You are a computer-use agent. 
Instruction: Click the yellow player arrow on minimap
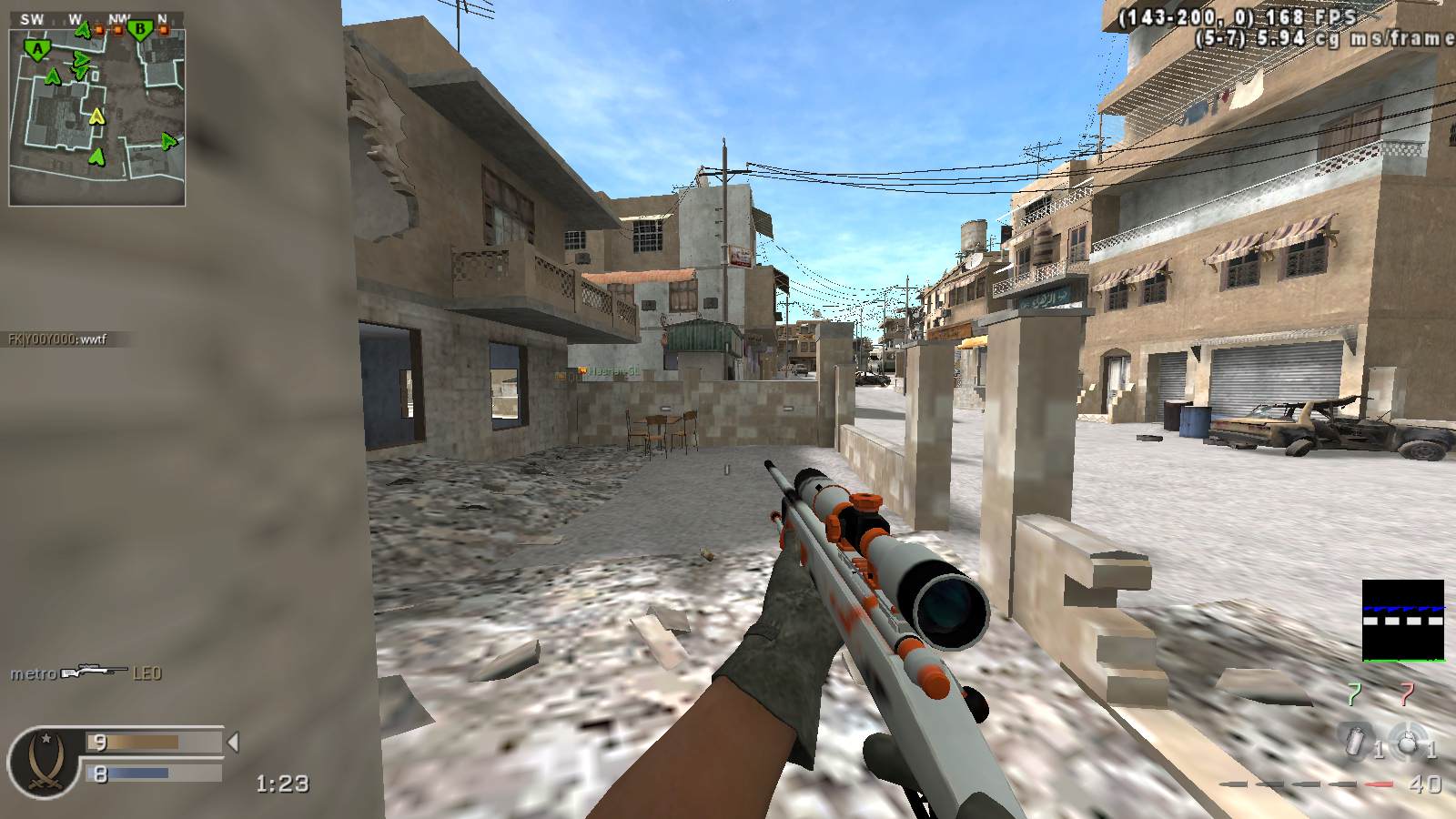tap(97, 116)
